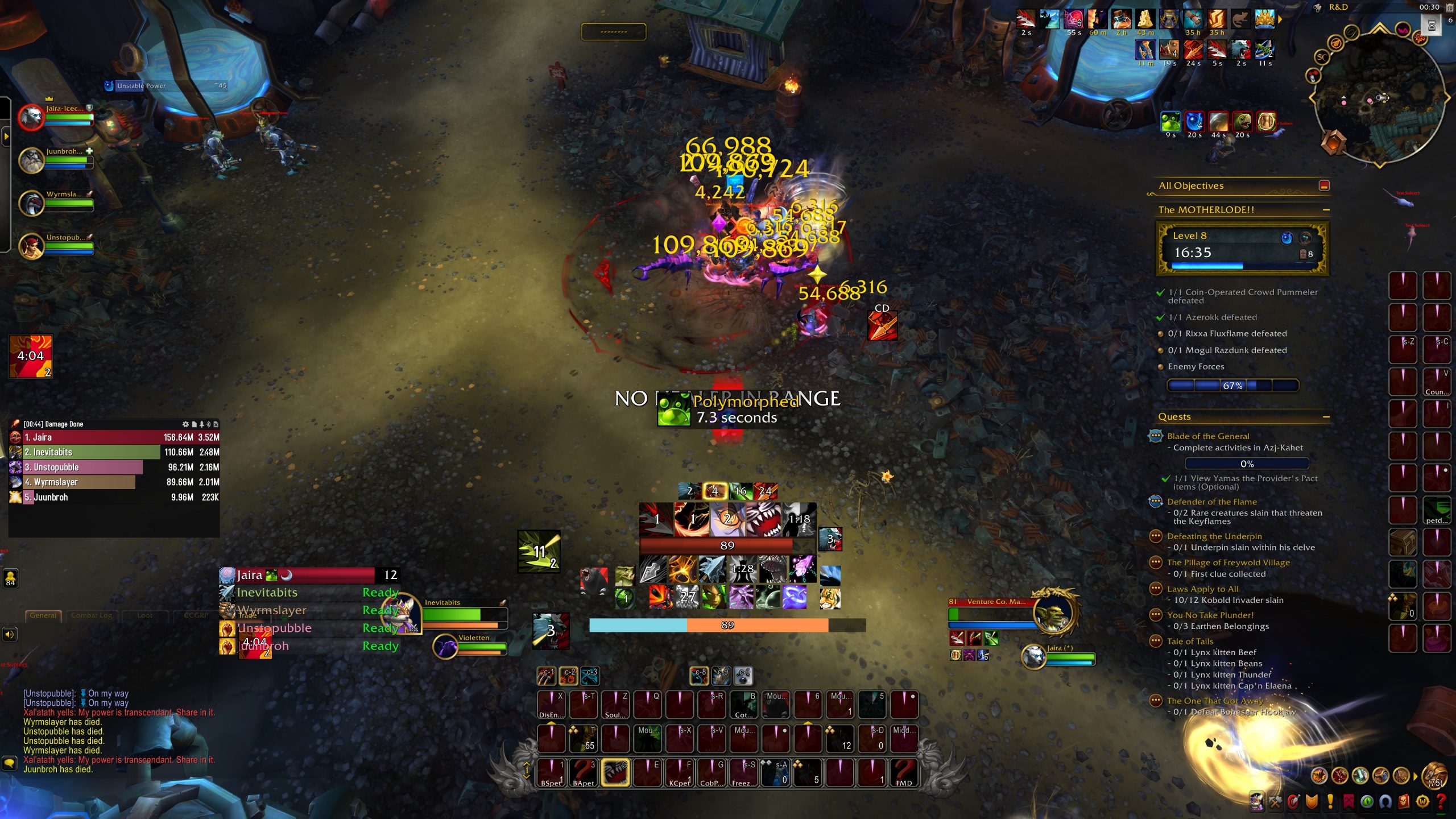Select the Defeating the Underpin quest entry
The height and width of the screenshot is (819, 1456).
point(1214,536)
